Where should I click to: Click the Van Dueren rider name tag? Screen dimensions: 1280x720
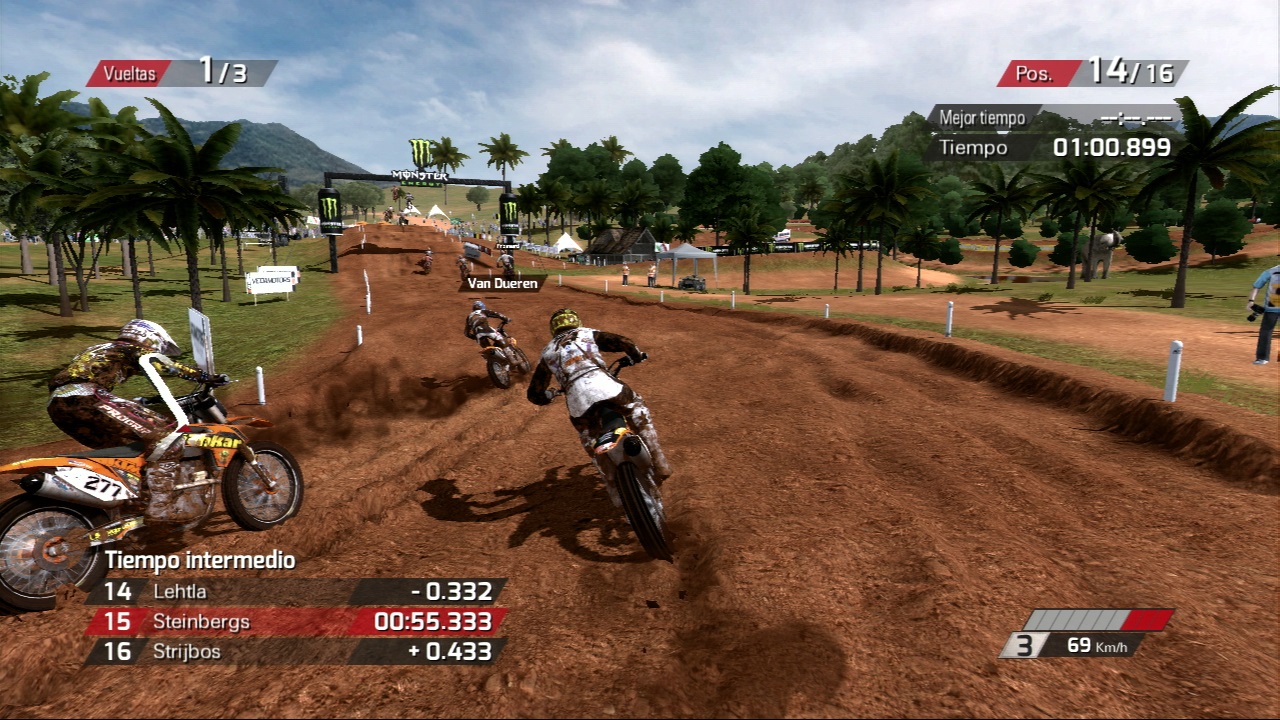501,283
